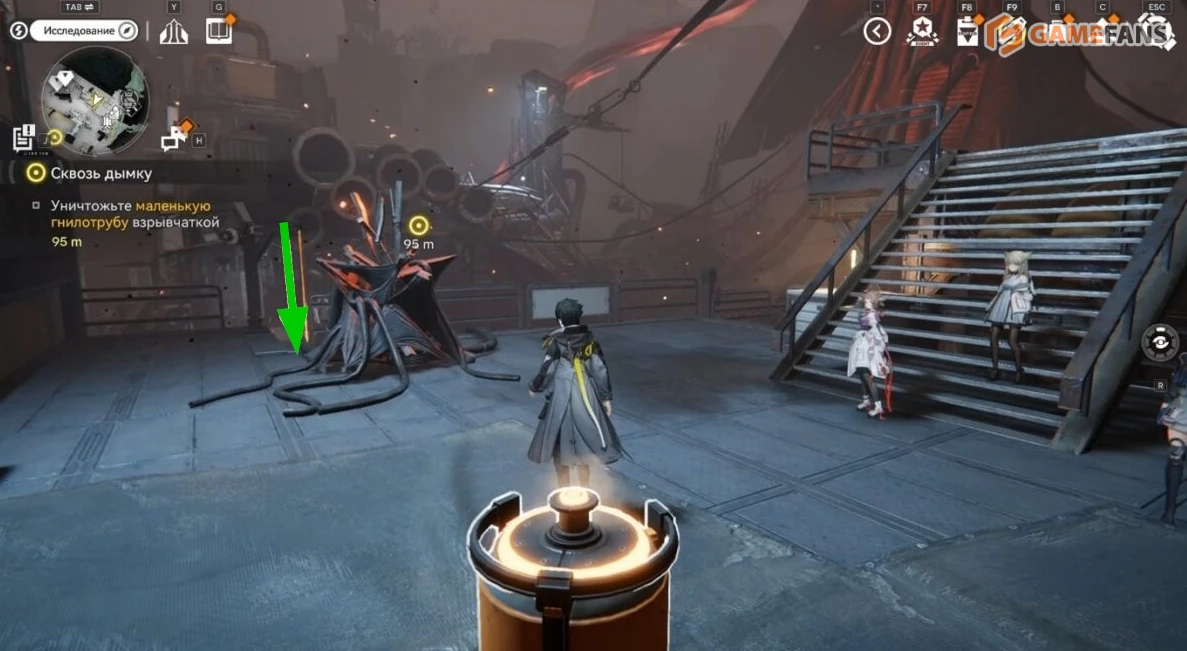This screenshot has height=651, width=1187.
Task: Collapse the top menu with back arrow
Action: (877, 32)
